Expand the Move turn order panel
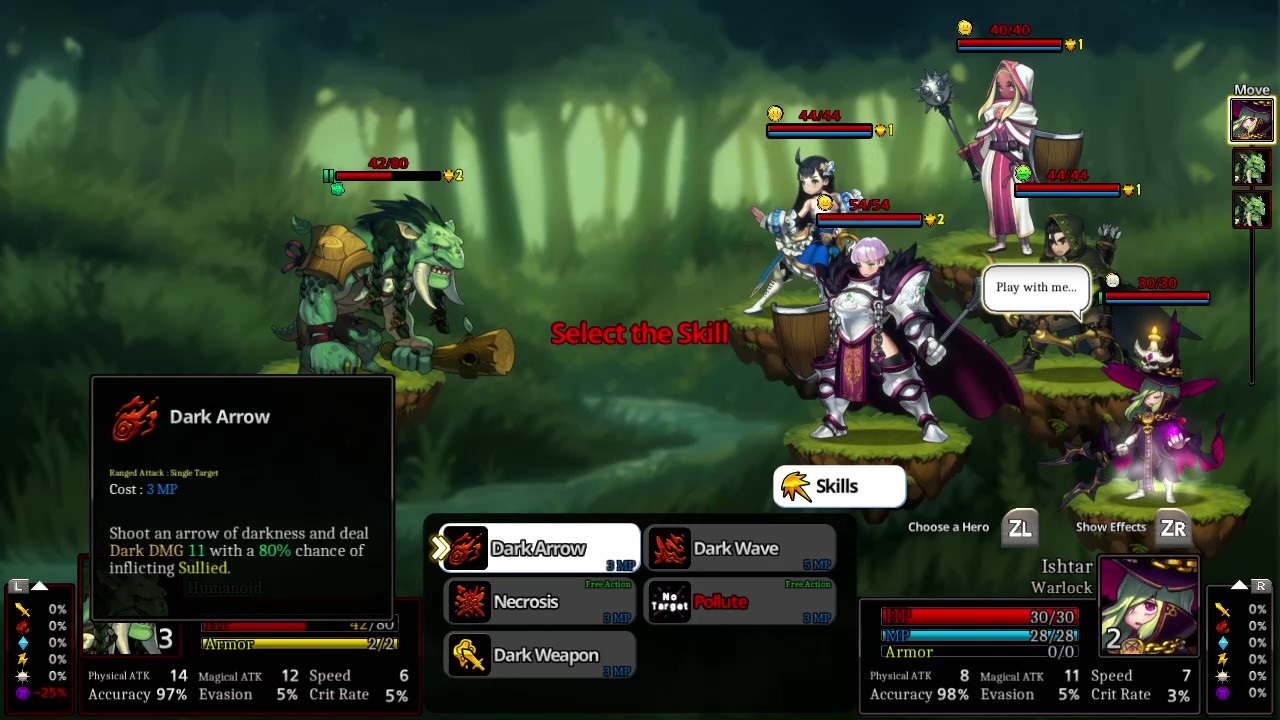Screen dimensions: 1280x720 tap(1252, 89)
